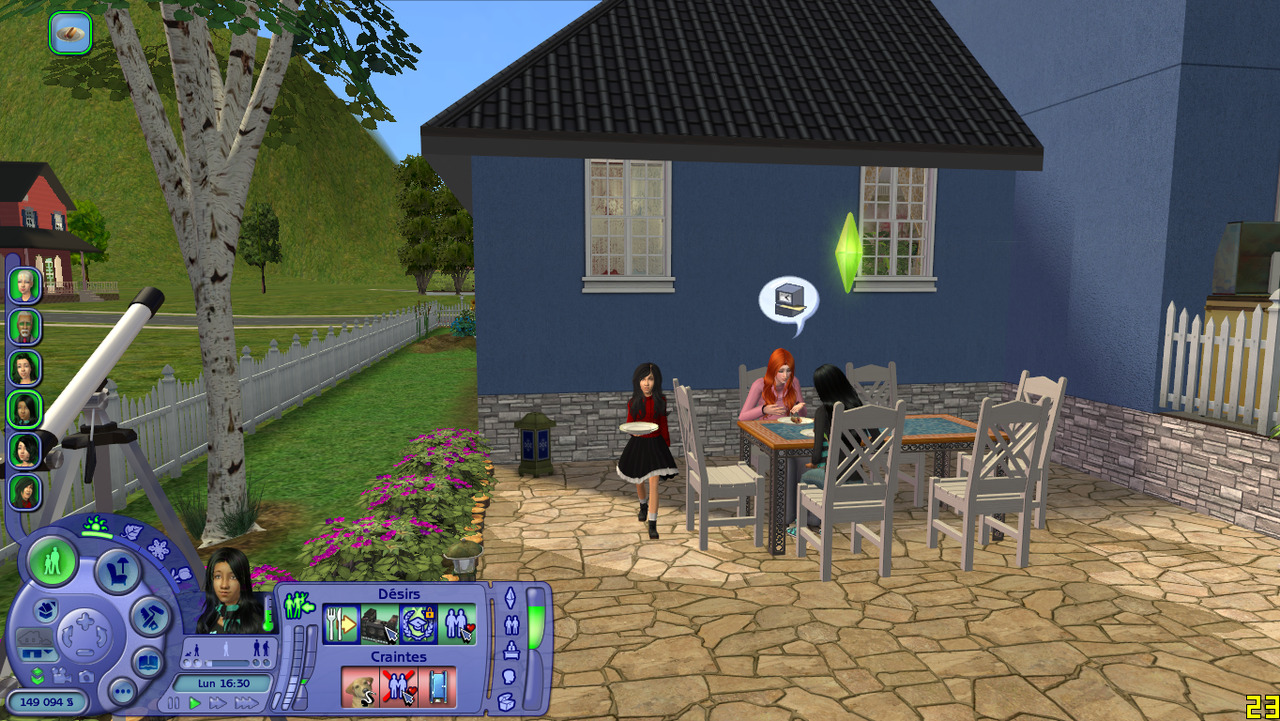Cancel the queued plate action icon
Viewport: 1280px width, 721px height.
(70, 33)
